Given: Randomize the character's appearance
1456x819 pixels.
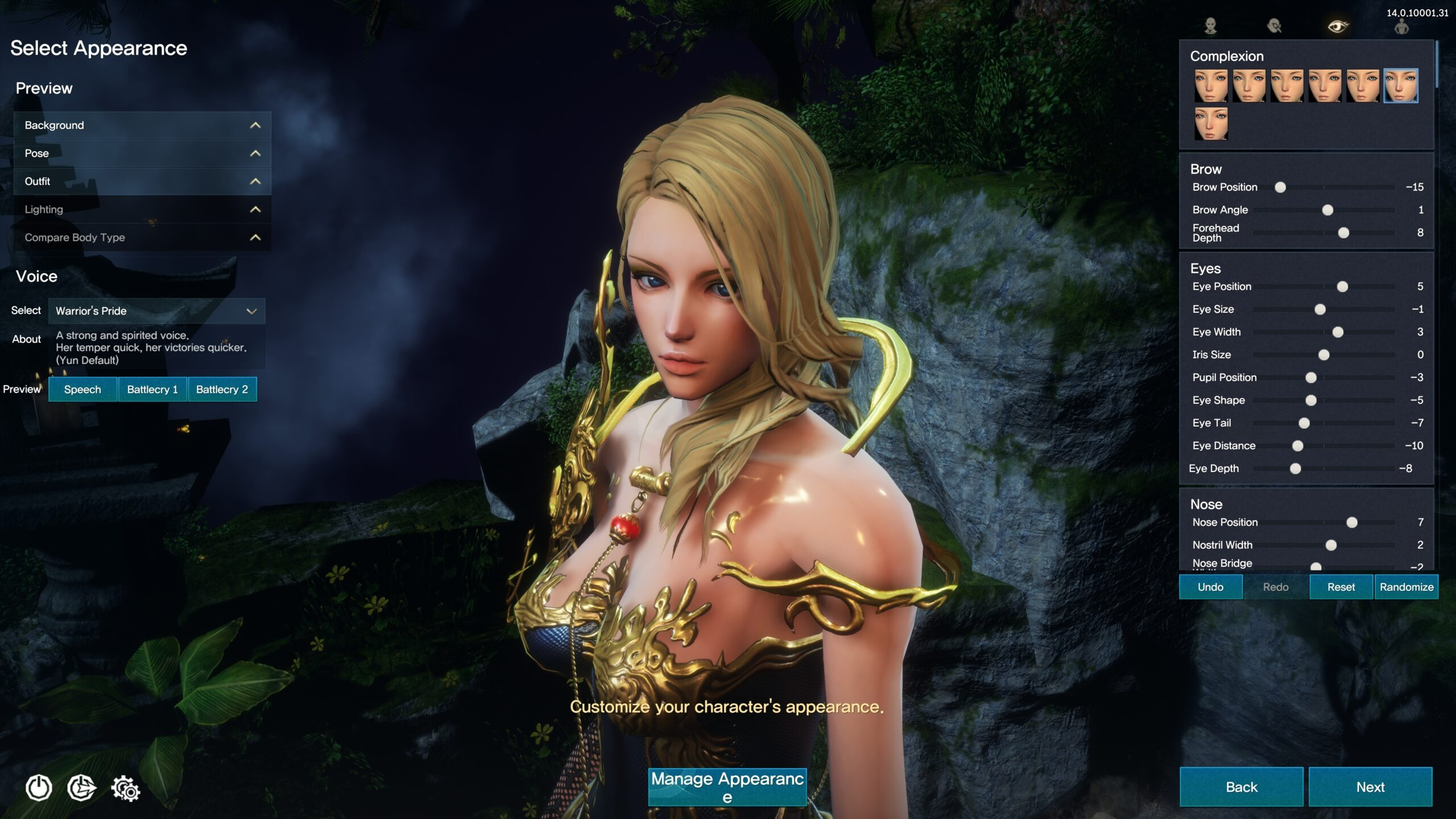Looking at the screenshot, I should pyautogui.click(x=1406, y=587).
